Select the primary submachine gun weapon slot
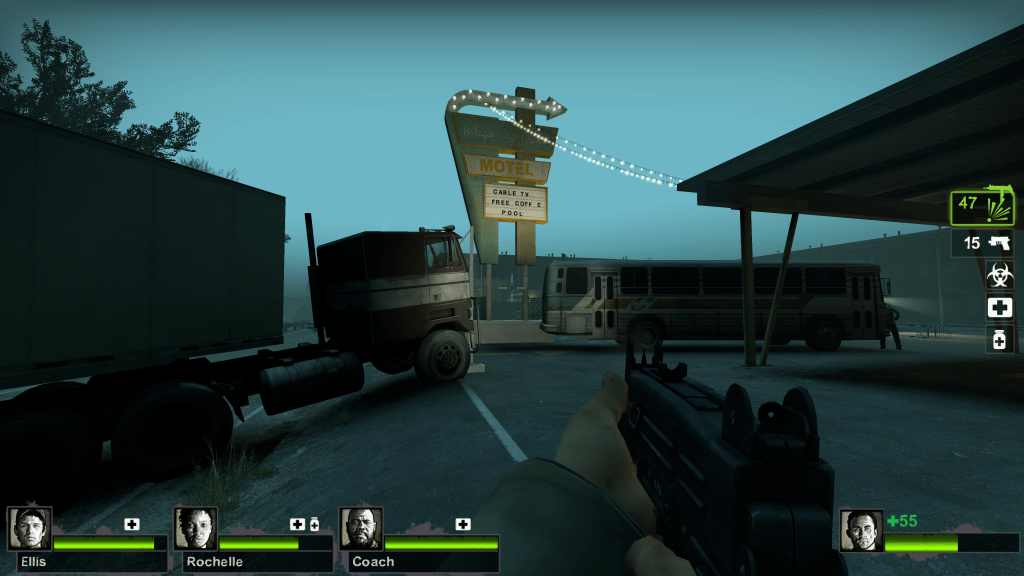 point(982,208)
